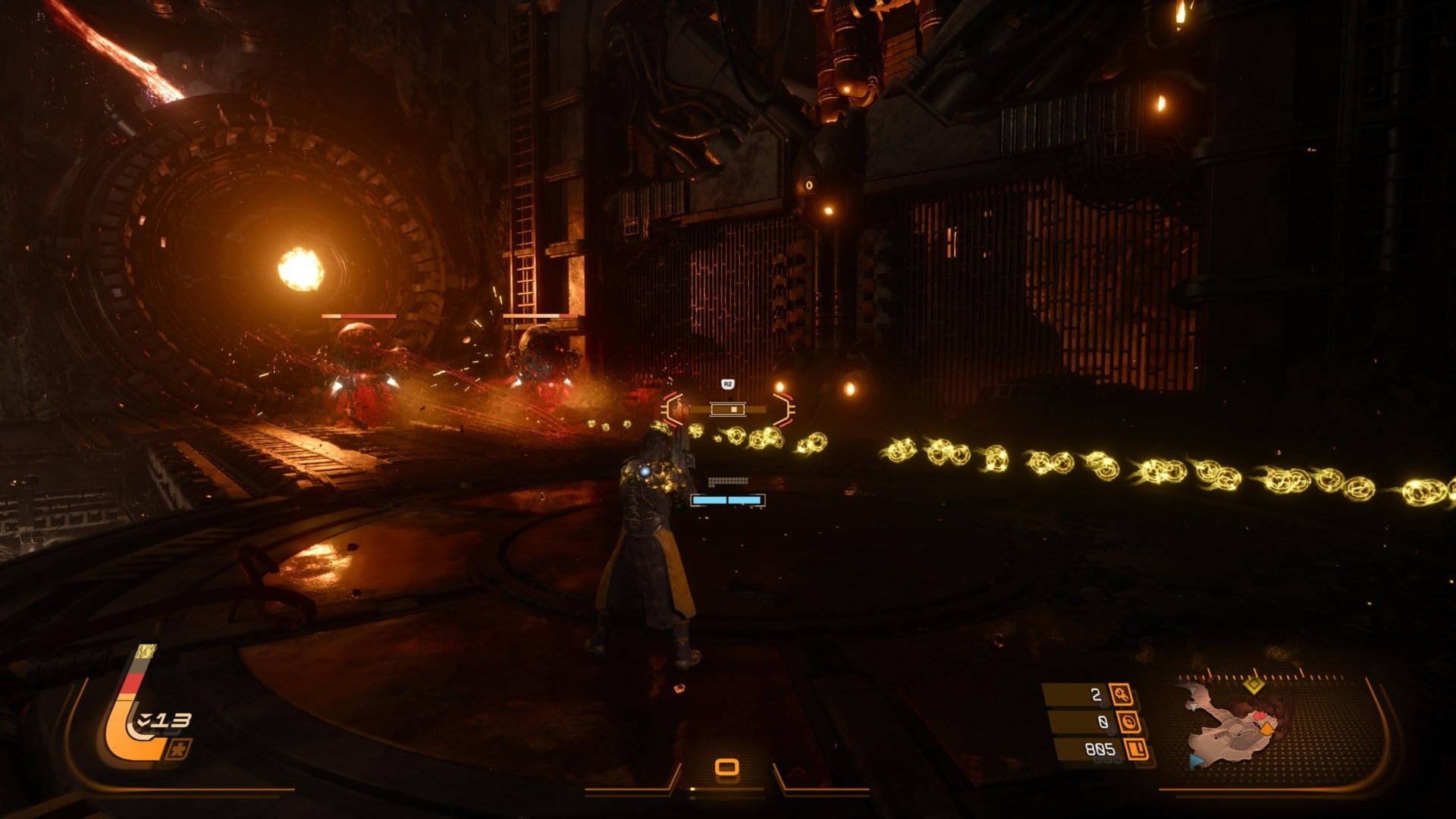Click the orange diamond marker on the minimap

(1266, 729)
